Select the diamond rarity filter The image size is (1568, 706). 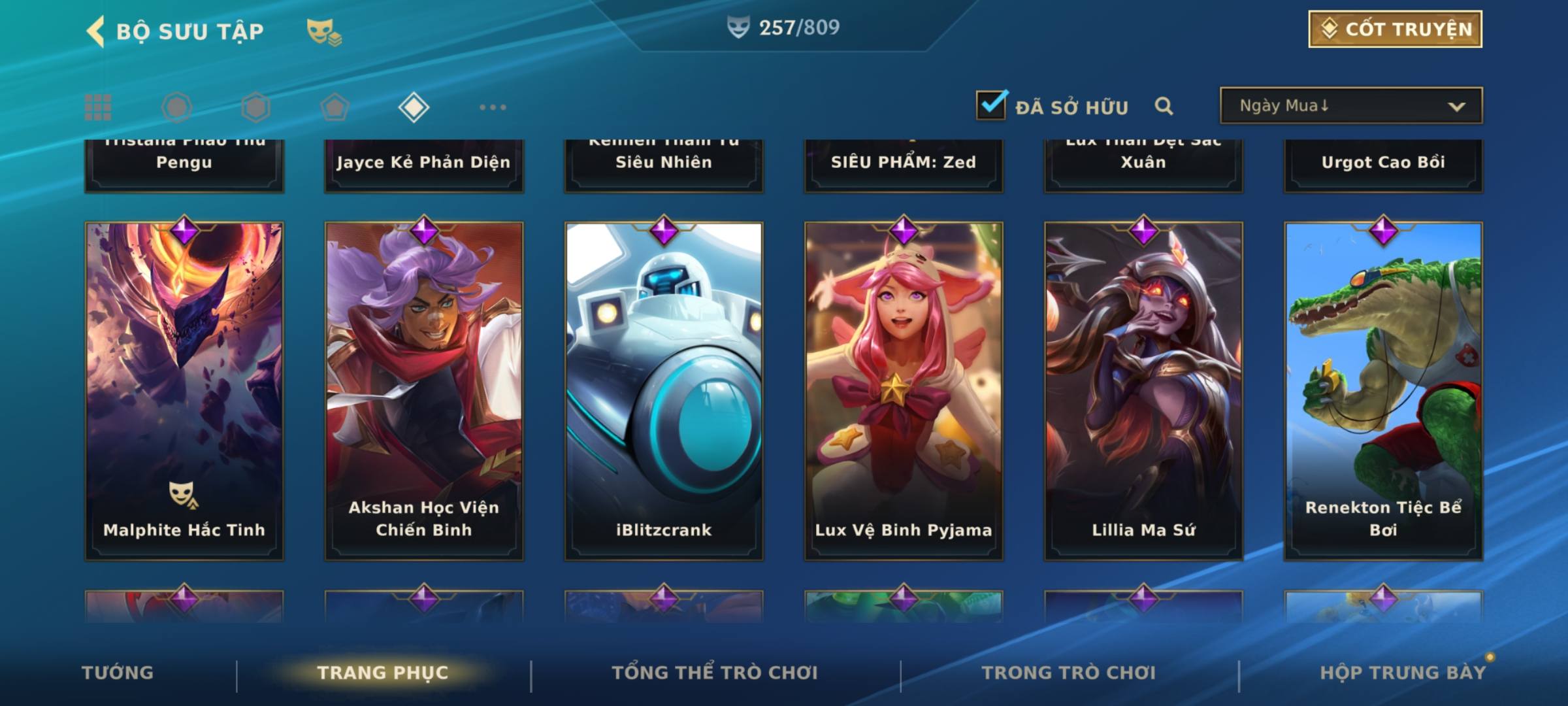(x=414, y=107)
